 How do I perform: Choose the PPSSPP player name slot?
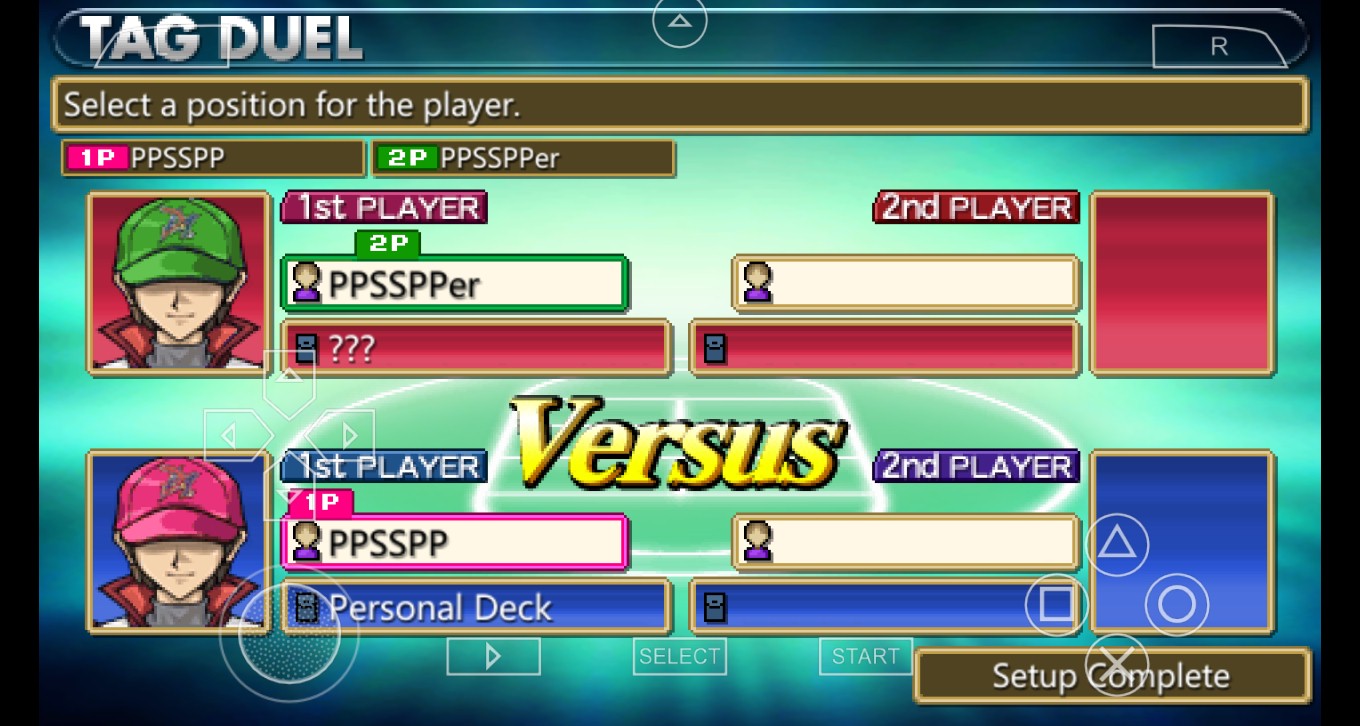click(455, 543)
